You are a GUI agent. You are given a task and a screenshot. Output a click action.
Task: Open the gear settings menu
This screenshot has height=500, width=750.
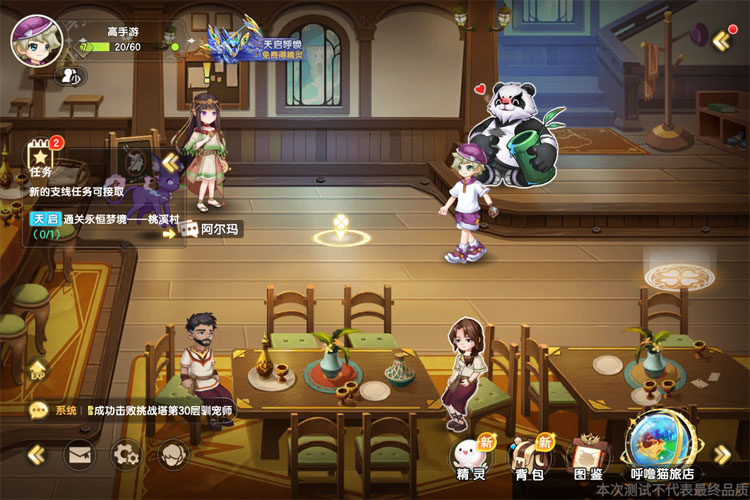(x=126, y=455)
